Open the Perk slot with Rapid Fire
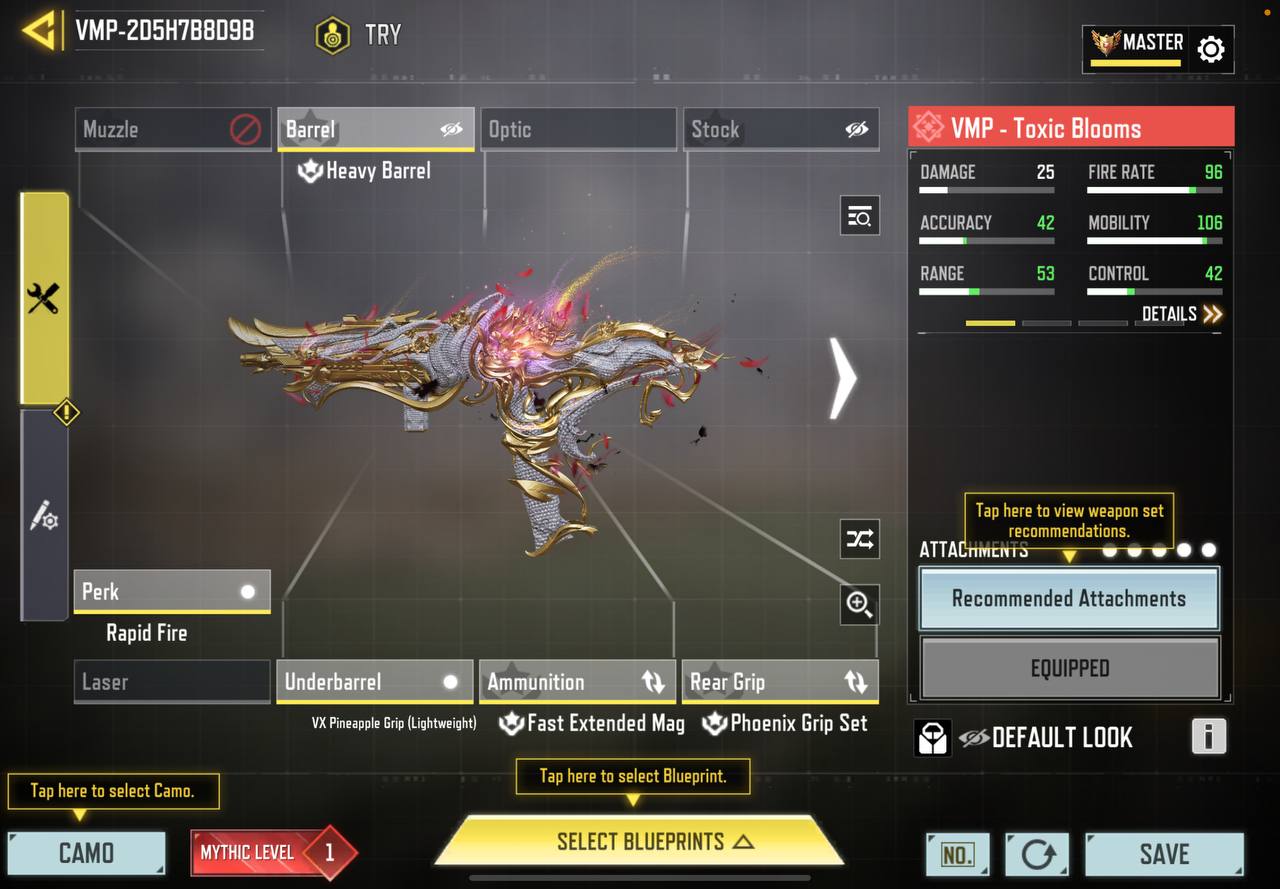Viewport: 1280px width, 889px height. (172, 591)
